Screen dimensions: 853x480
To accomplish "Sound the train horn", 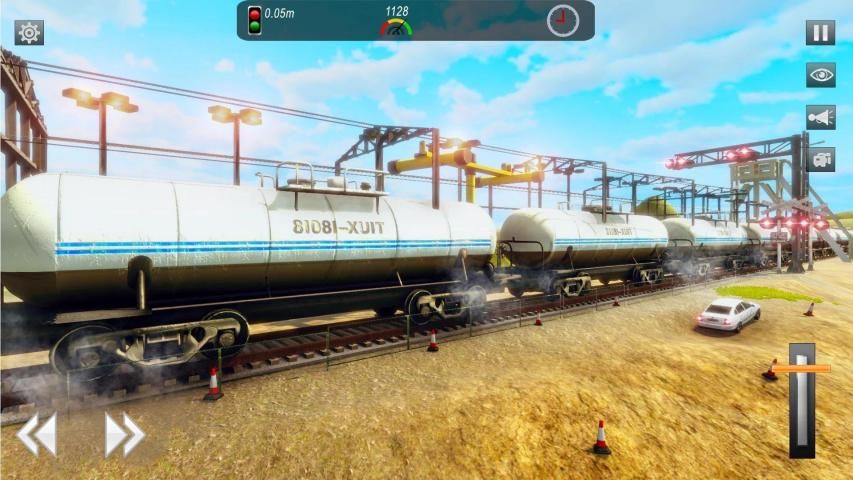I will tap(820, 117).
